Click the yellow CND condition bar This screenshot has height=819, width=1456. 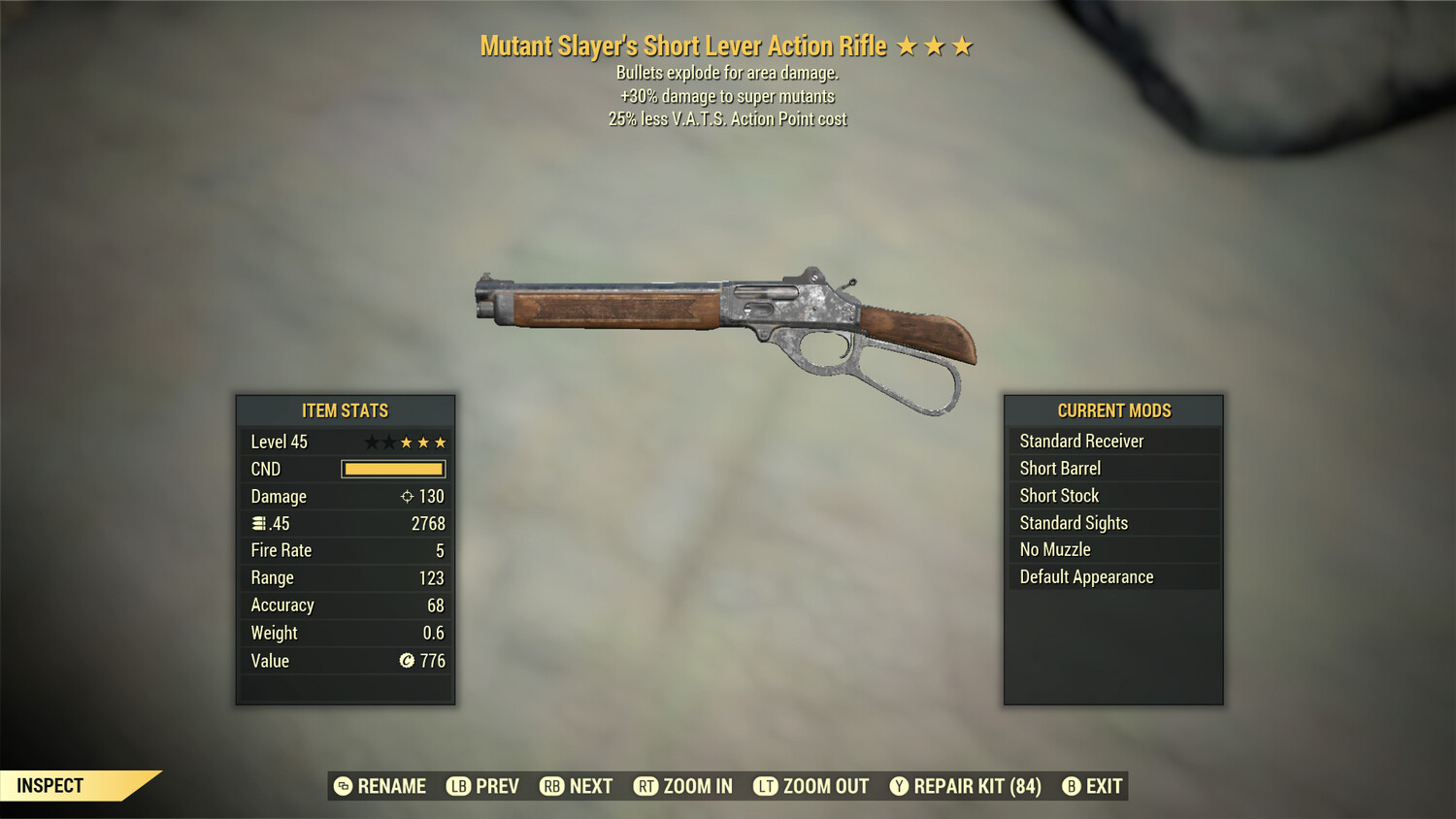392,469
